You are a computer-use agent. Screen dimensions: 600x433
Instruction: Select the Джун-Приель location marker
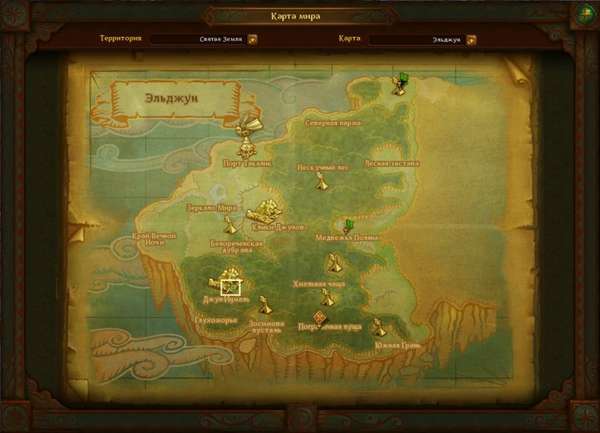(x=230, y=283)
